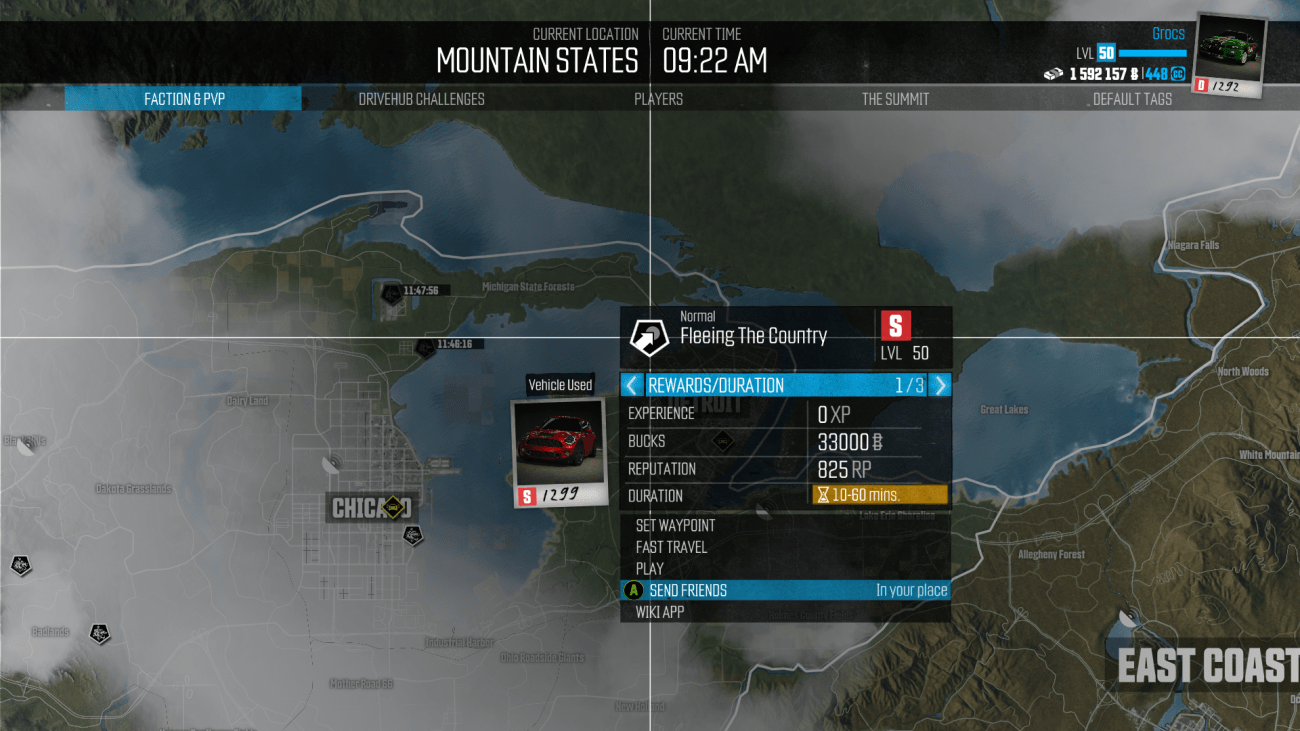Click the hourglass icon beside 10-60 mins
Screen dimensions: 1300x731
pyautogui.click(x=822, y=494)
